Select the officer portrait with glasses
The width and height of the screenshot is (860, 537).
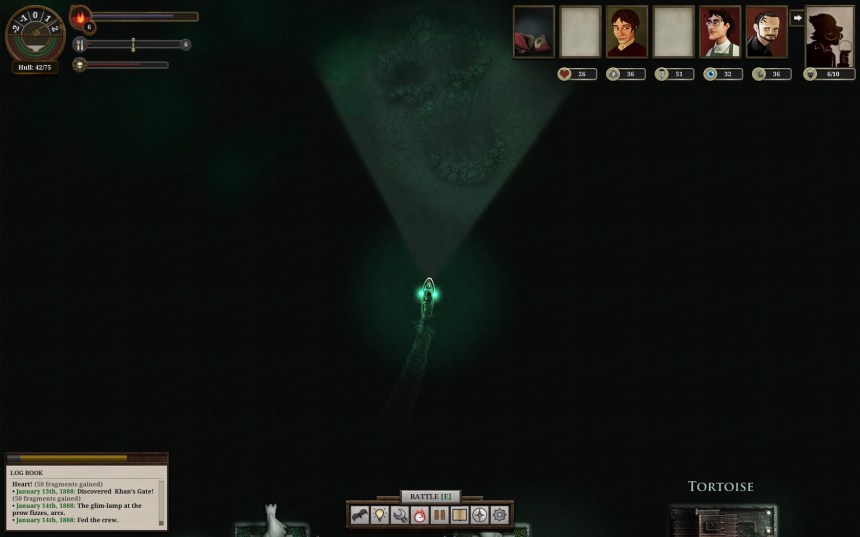(720, 32)
